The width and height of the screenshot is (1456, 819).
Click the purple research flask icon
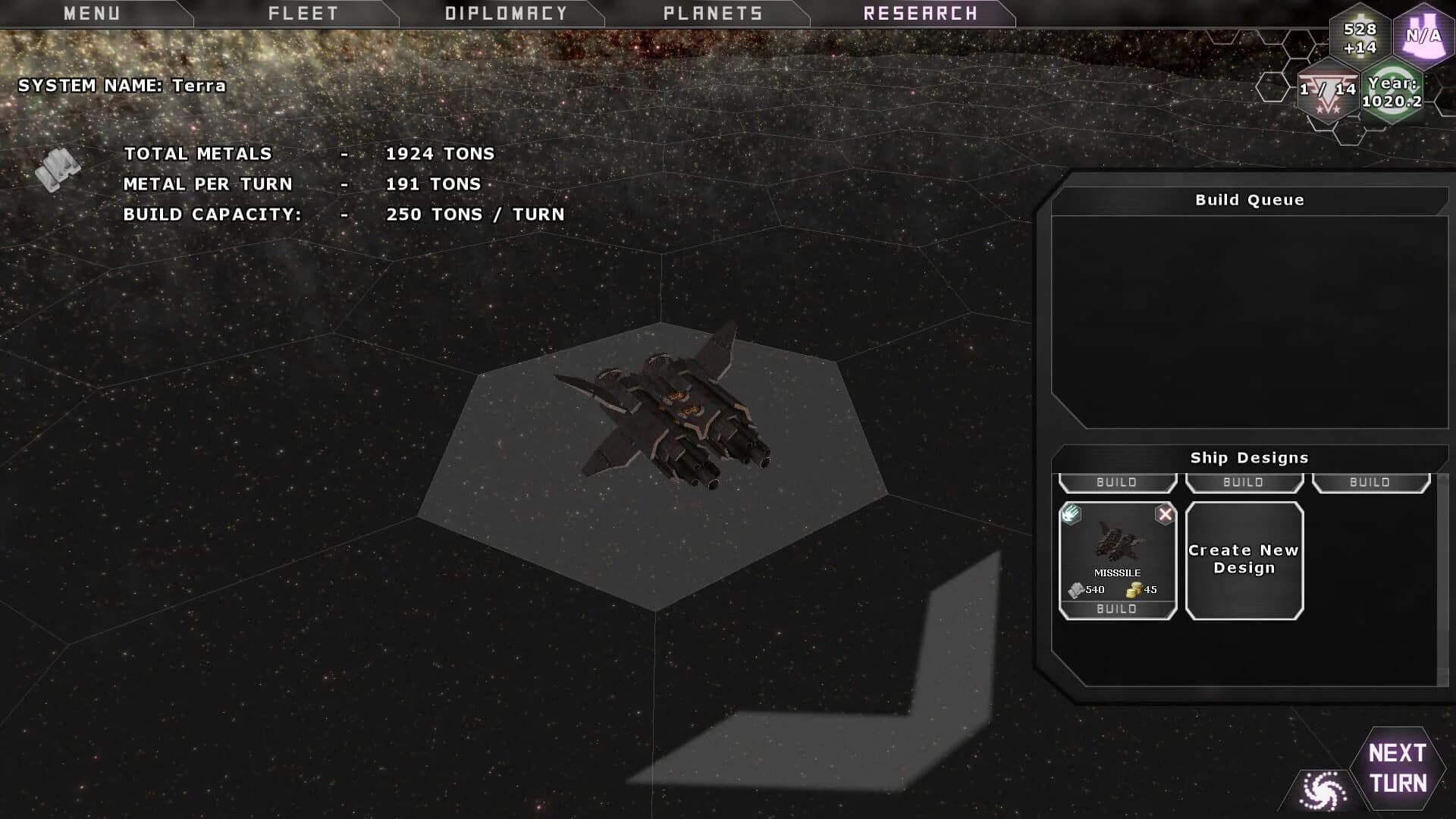coord(1423,35)
